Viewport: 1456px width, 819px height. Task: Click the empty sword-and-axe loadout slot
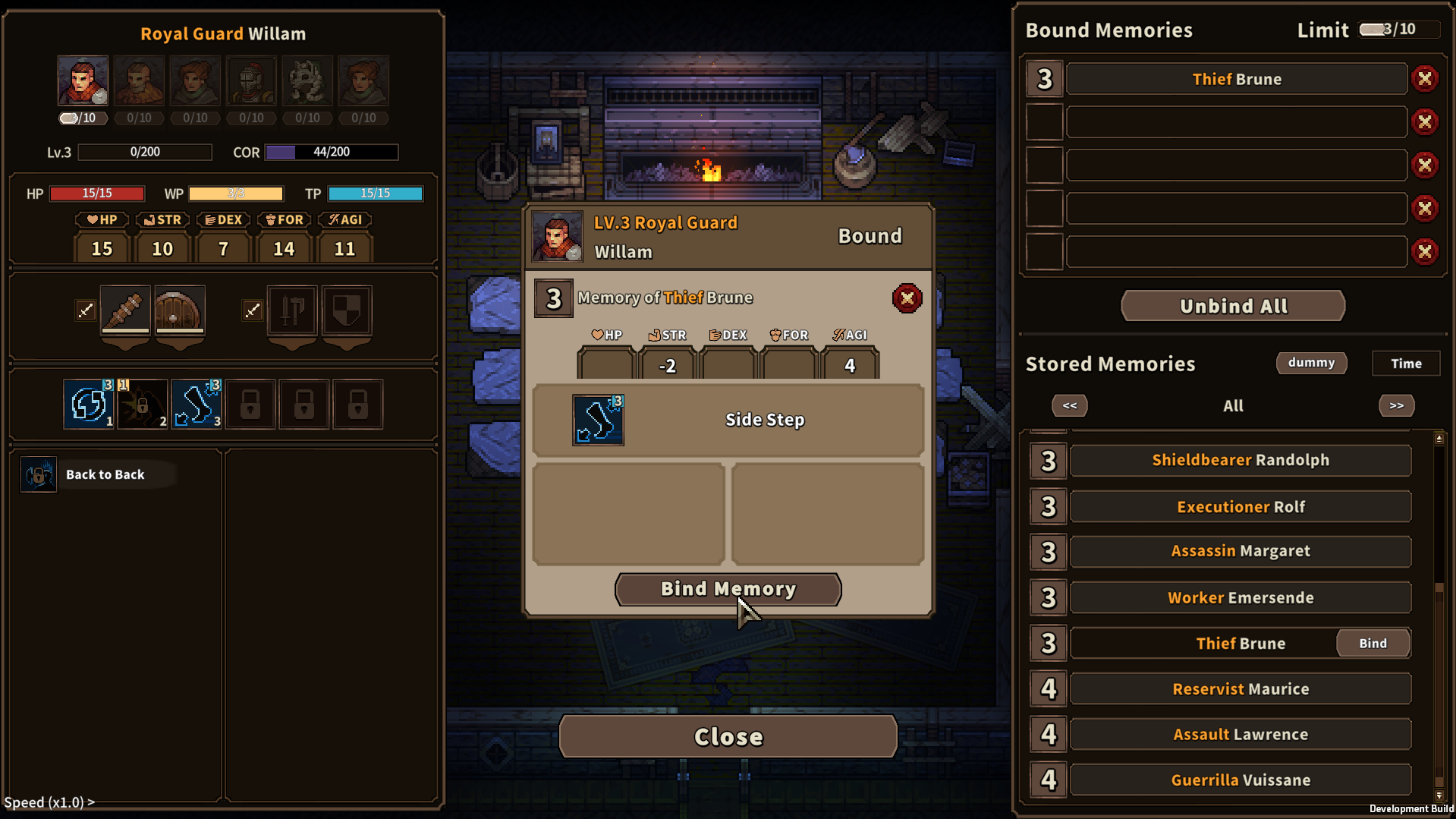coord(291,311)
